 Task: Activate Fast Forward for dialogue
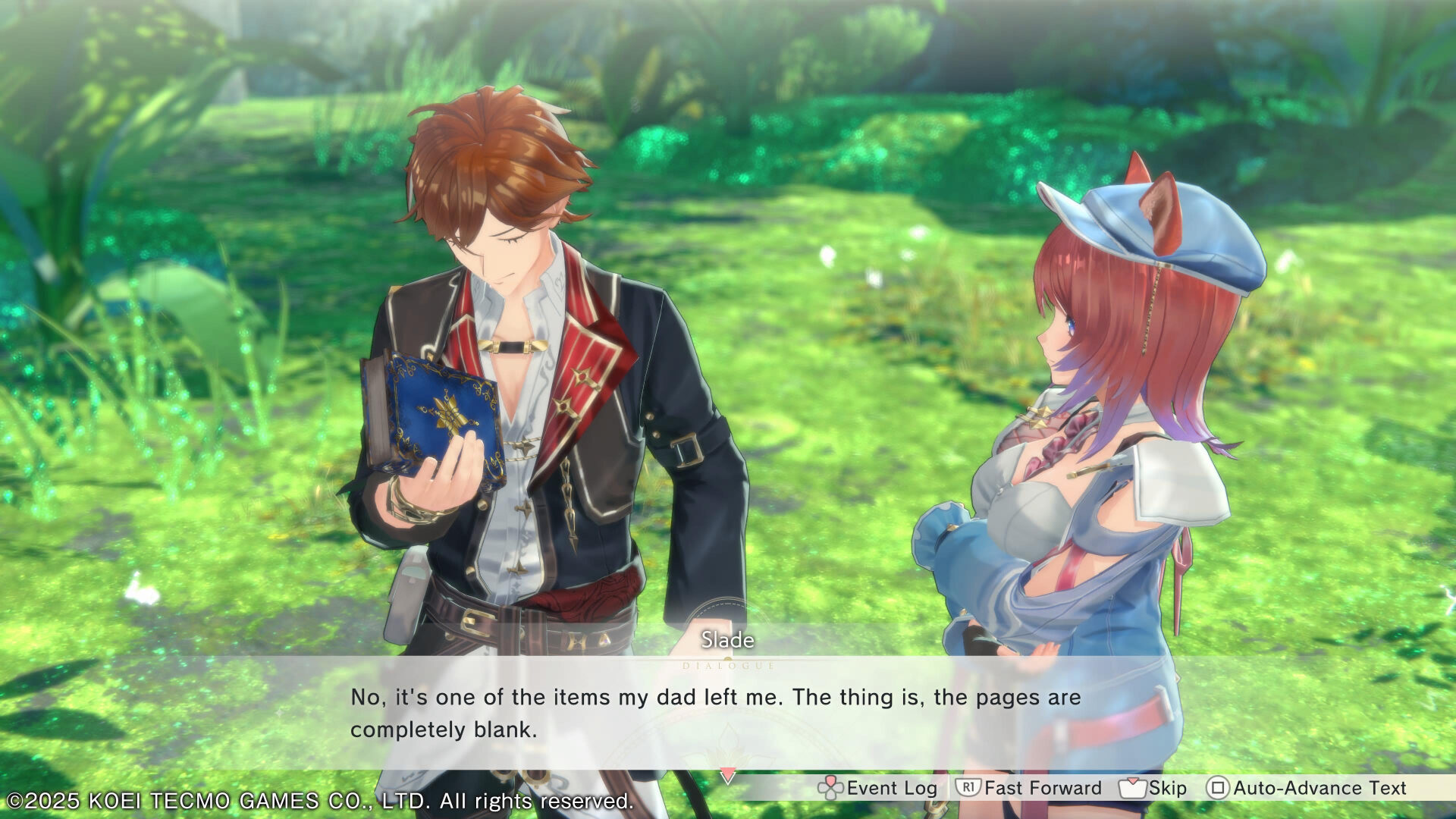1028,789
